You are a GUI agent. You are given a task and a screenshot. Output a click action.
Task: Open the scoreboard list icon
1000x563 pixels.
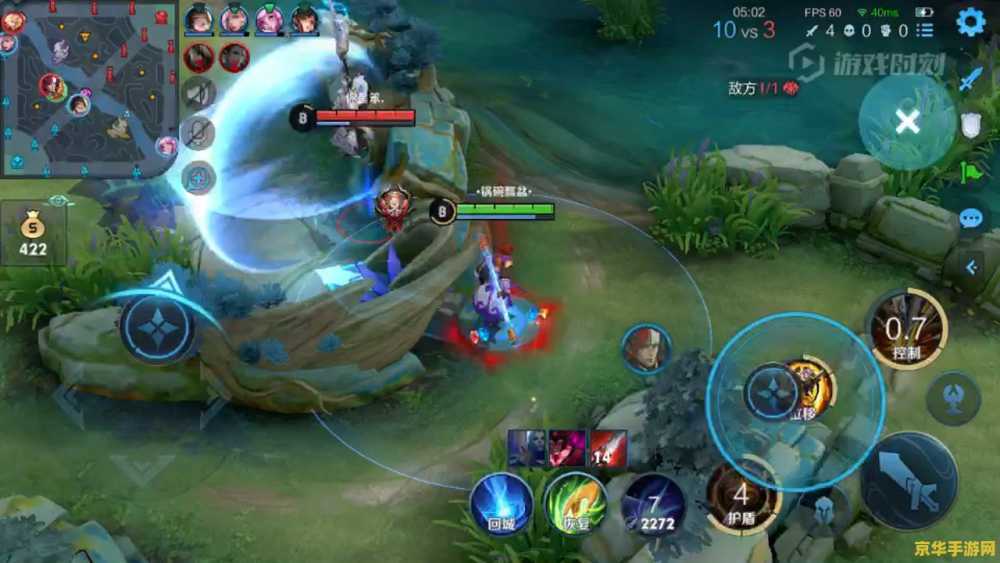[200, 177]
